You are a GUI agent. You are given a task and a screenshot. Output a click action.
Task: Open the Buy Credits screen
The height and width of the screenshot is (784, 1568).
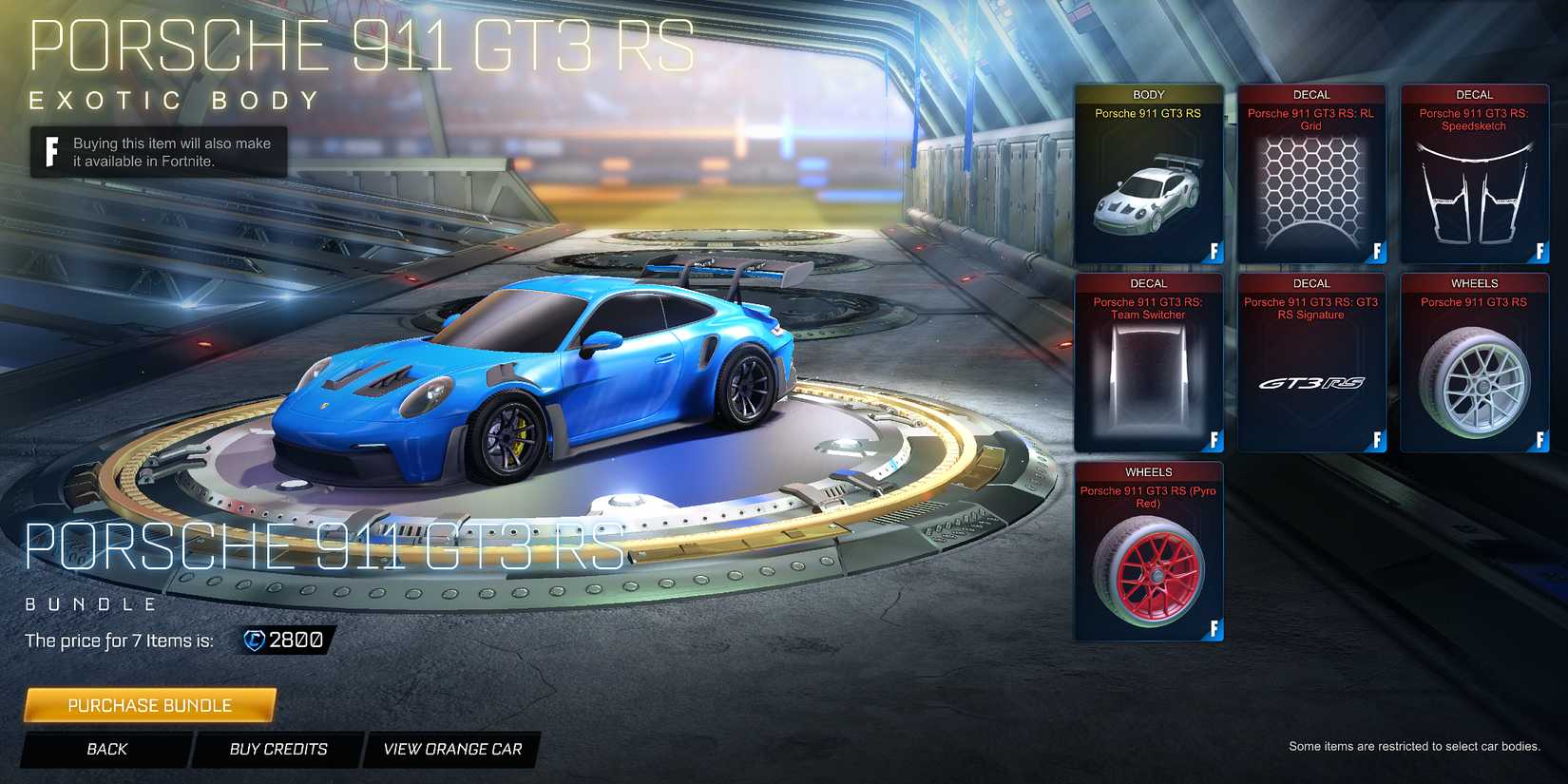point(276,749)
